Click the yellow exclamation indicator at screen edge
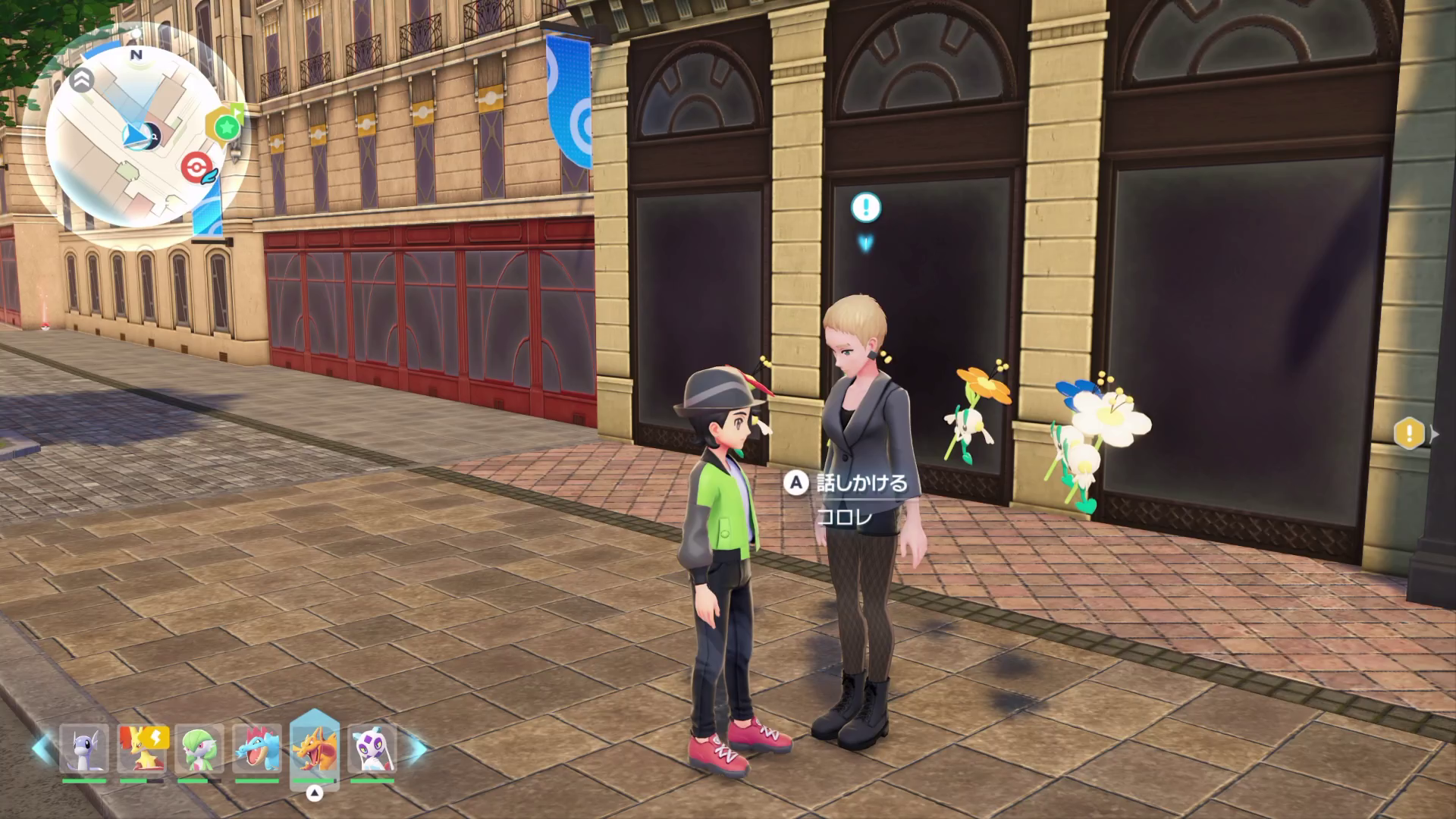1456x819 pixels. [x=1409, y=434]
